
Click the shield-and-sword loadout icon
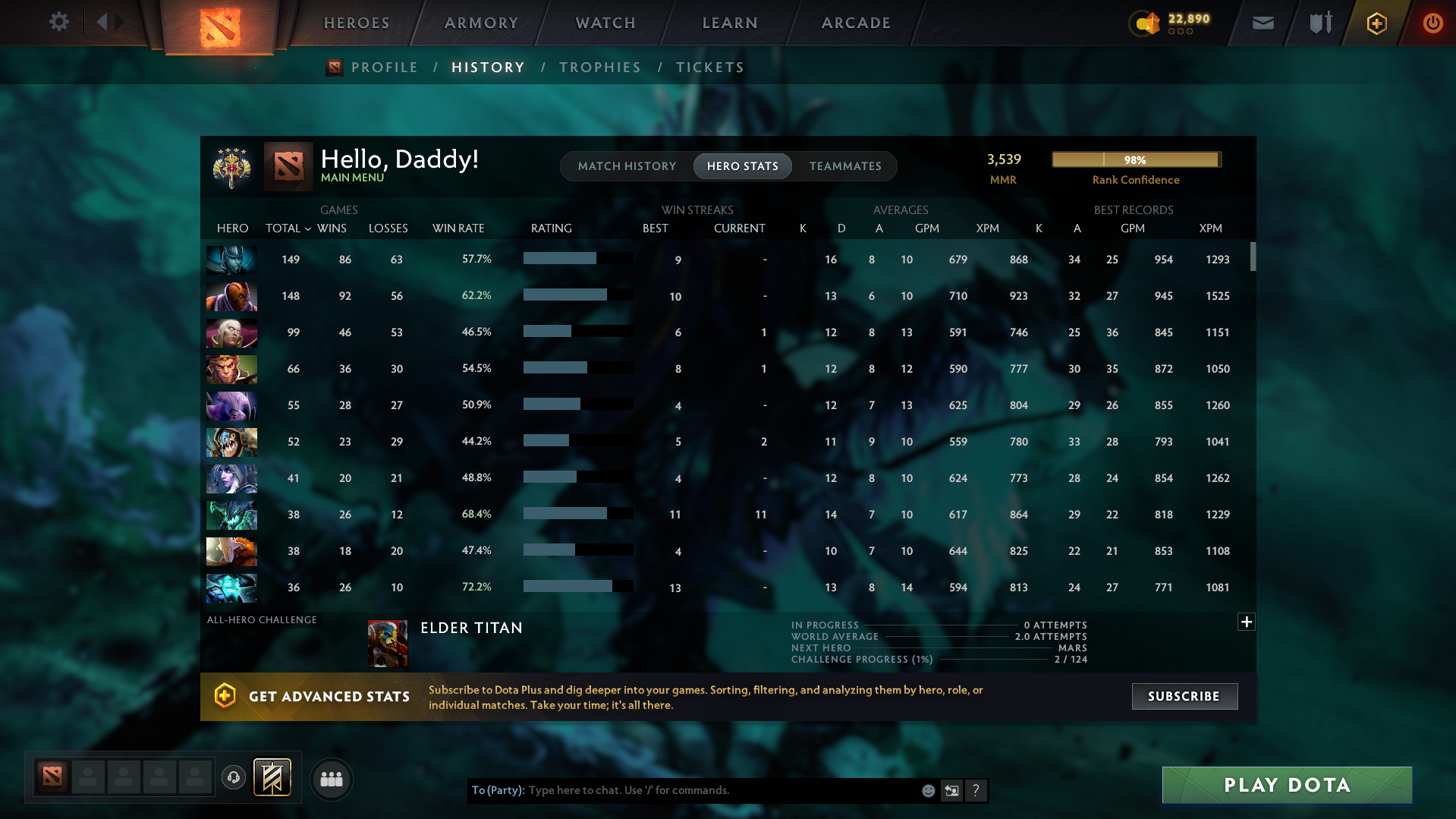coord(1319,23)
